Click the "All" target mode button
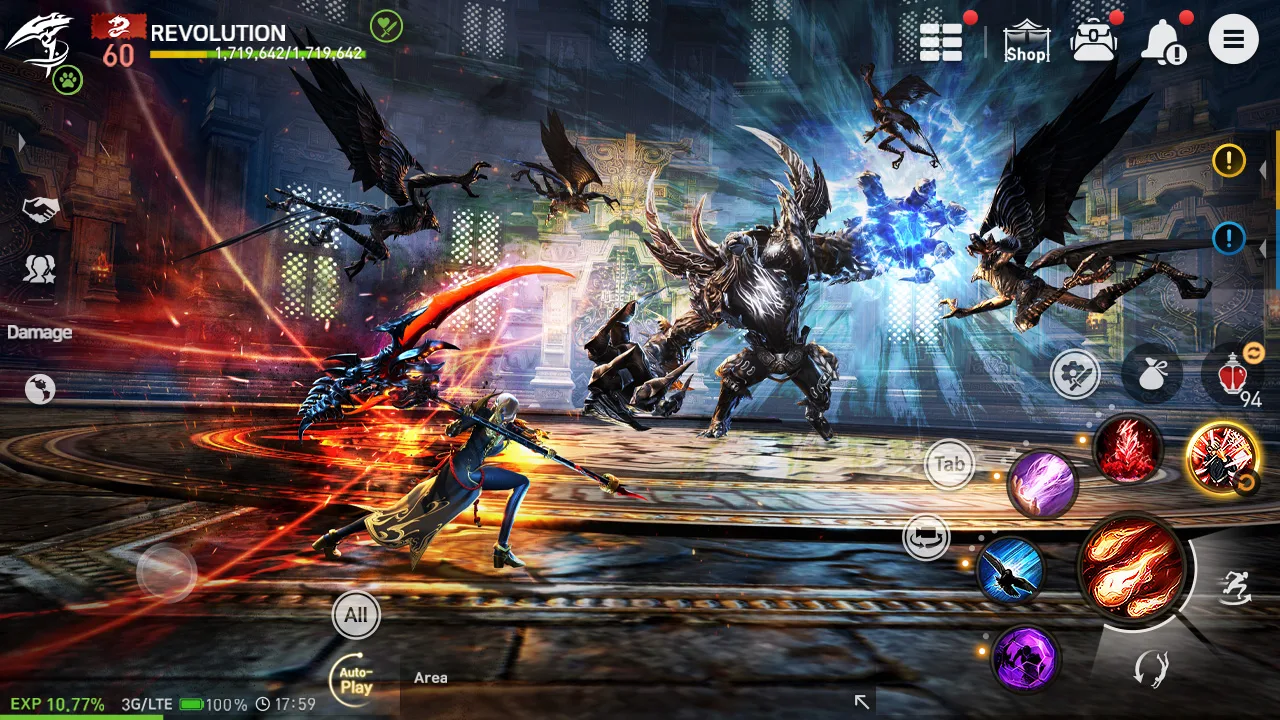The width and height of the screenshot is (1280, 720). click(356, 617)
